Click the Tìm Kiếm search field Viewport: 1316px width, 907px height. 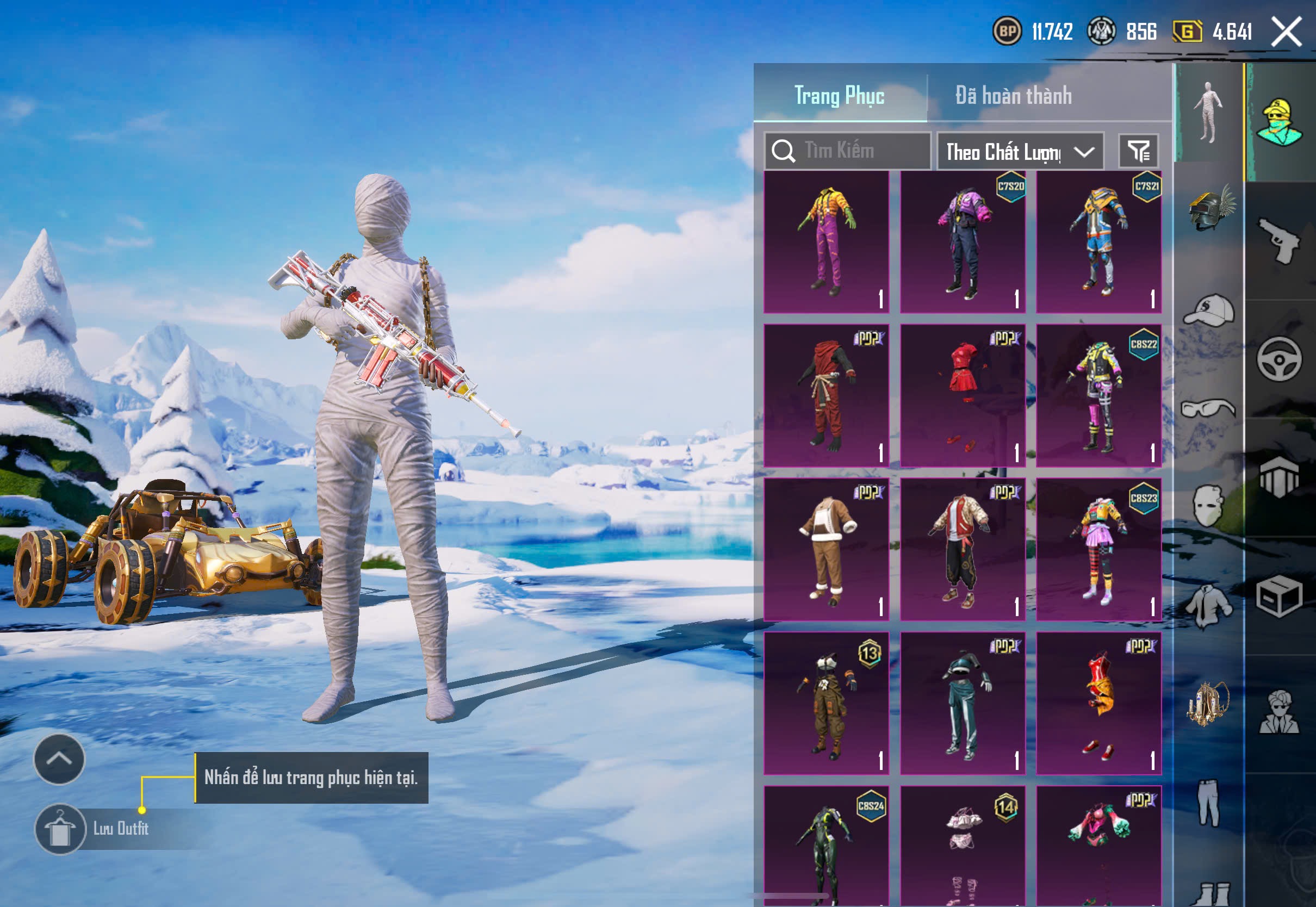pyautogui.click(x=848, y=151)
